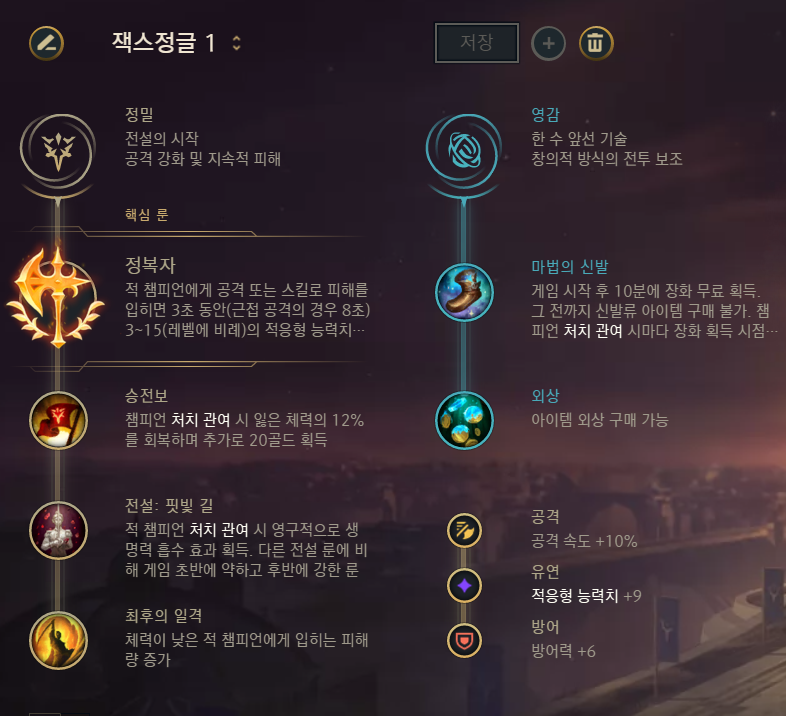Select the 마법의 신발 rune icon
Screen dimensions: 786x716
click(x=464, y=292)
